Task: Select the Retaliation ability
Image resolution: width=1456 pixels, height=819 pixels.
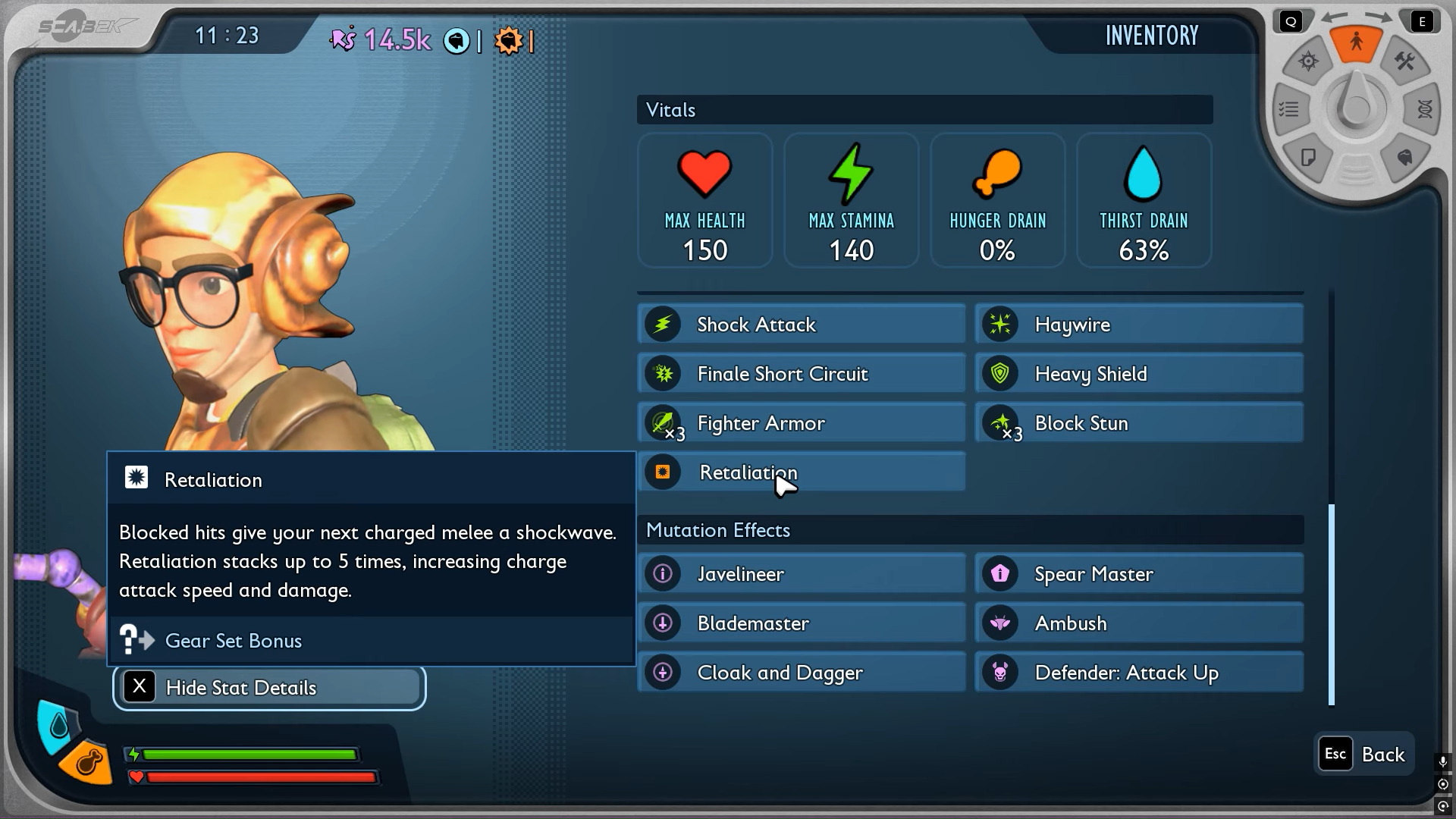Action: [x=749, y=472]
